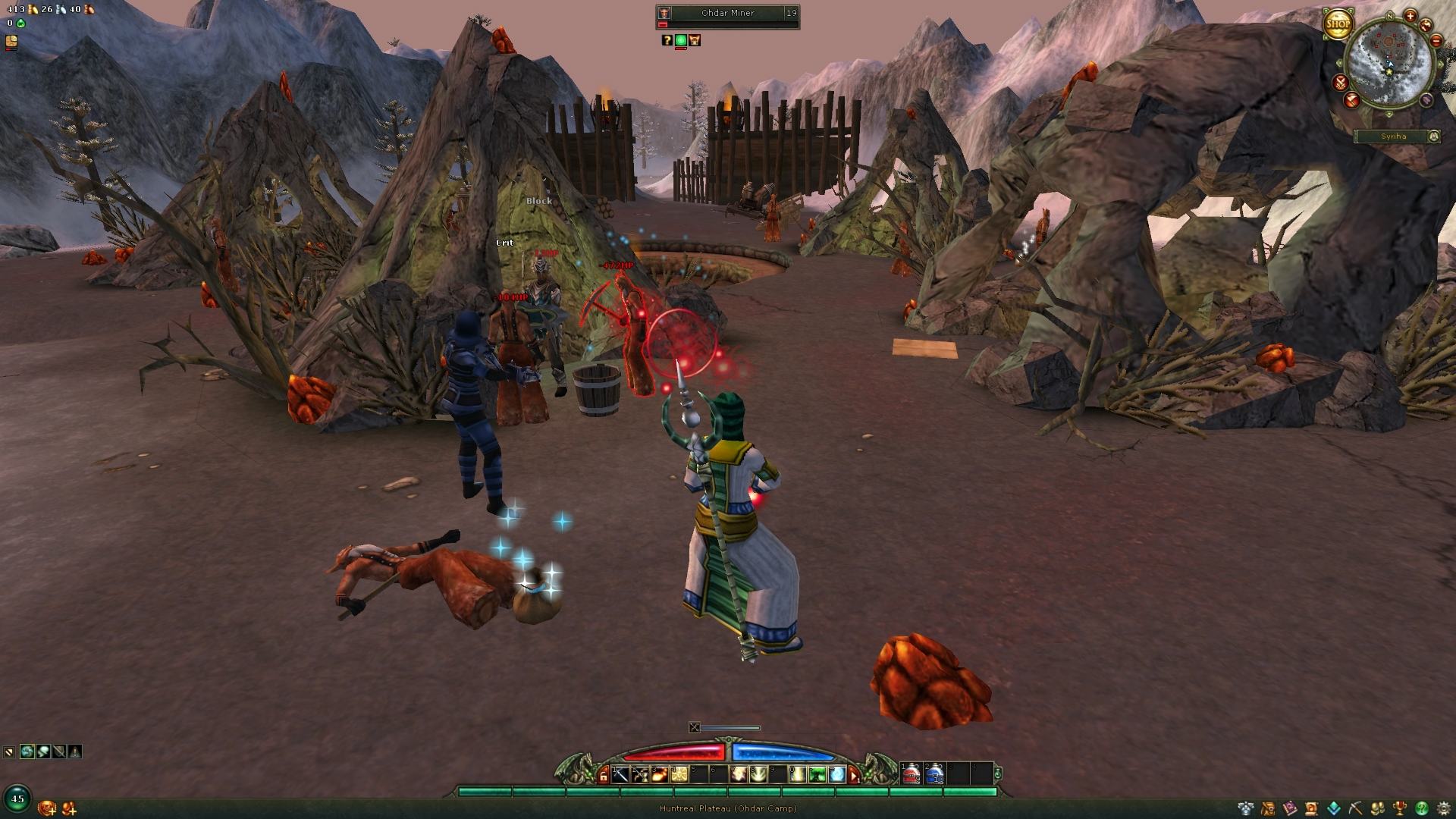Screen dimensions: 1456x819
Task: Open the crossed swords button beside minimap
Action: pyautogui.click(x=1341, y=83)
